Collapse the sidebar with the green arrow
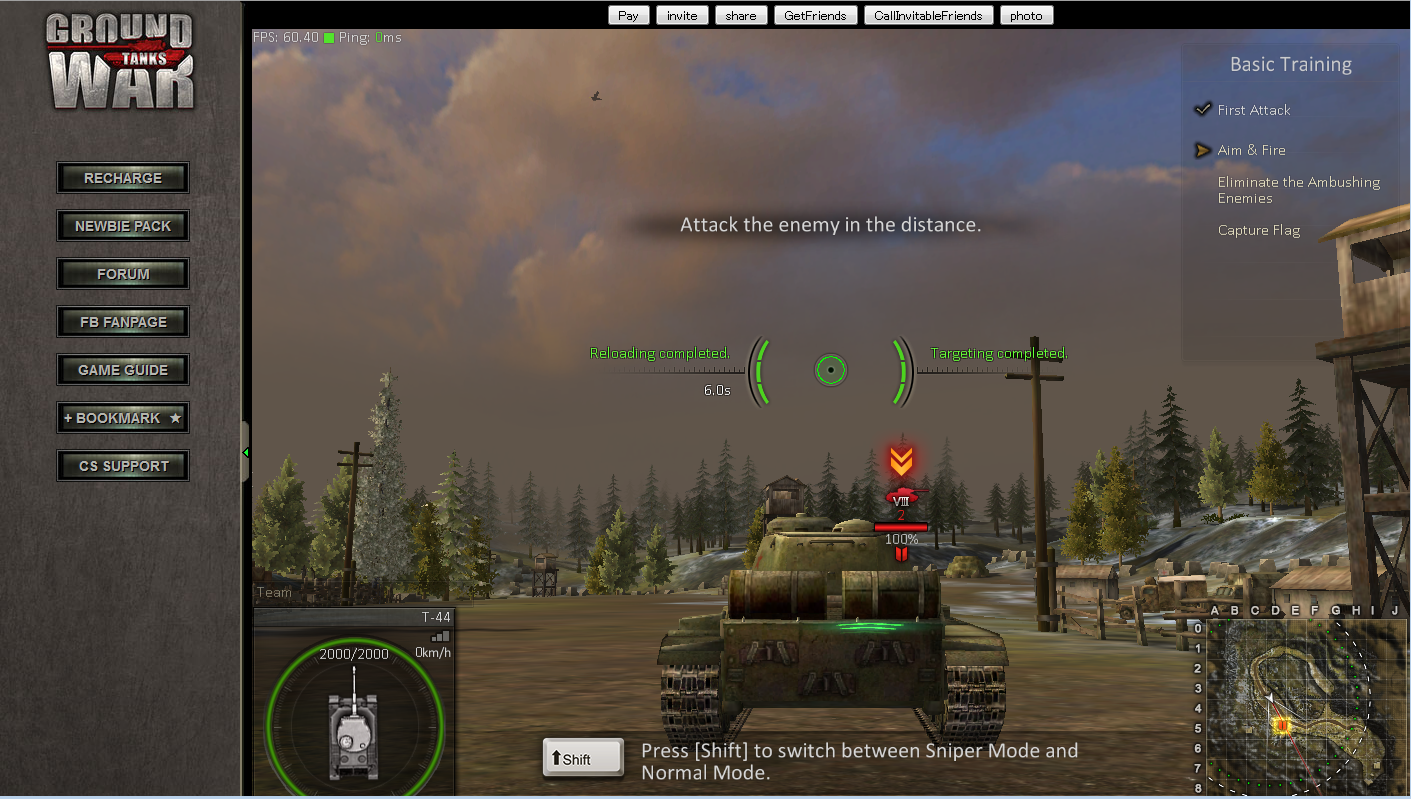This screenshot has width=1411, height=799. [x=245, y=453]
